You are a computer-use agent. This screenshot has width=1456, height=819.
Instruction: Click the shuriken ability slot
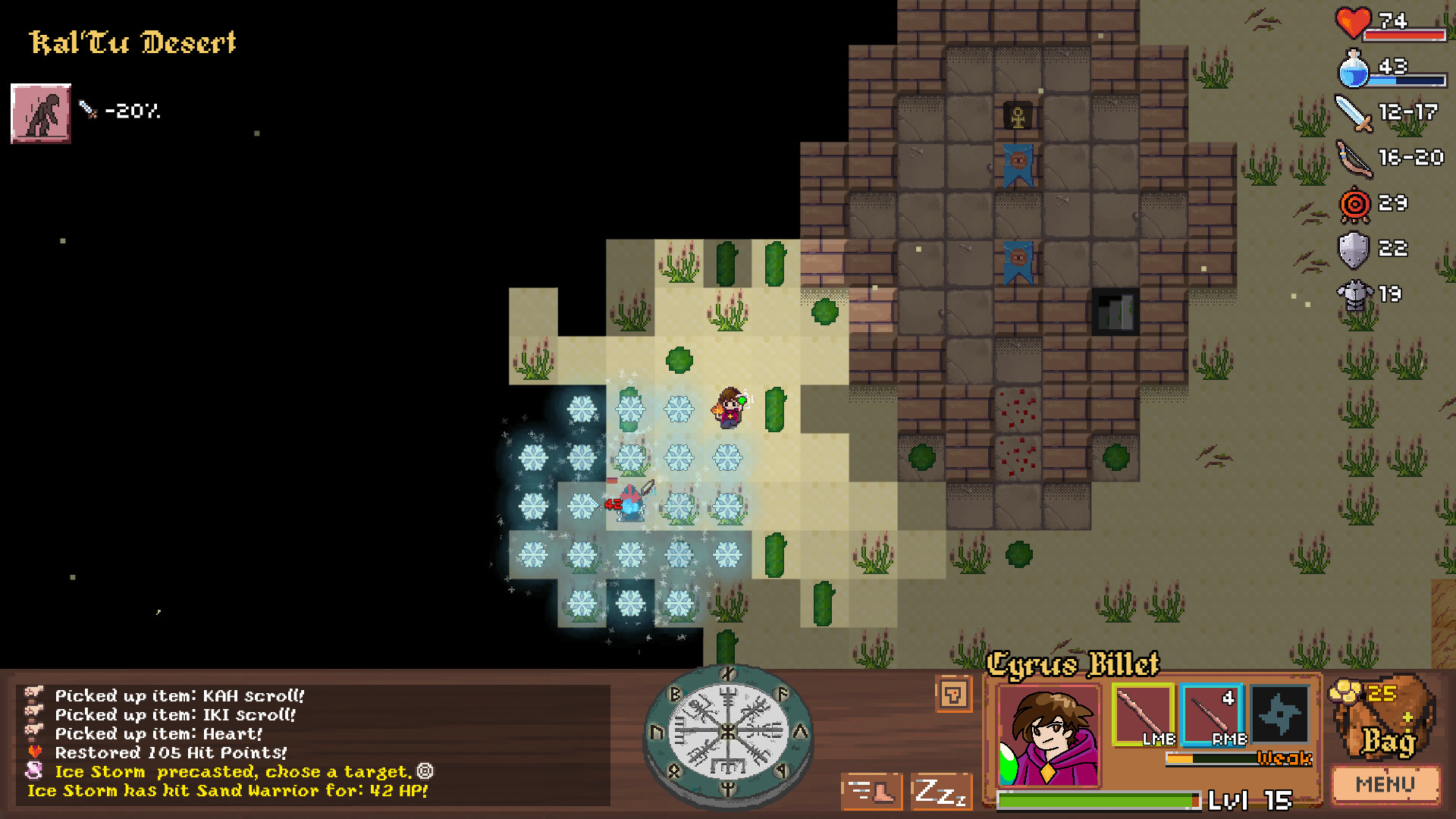pyautogui.click(x=1279, y=714)
